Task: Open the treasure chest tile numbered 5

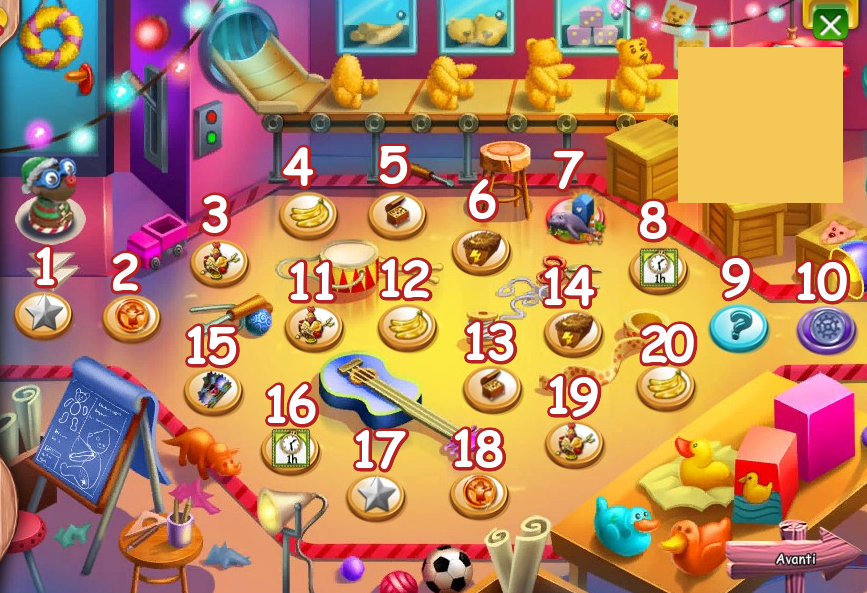Action: [397, 213]
